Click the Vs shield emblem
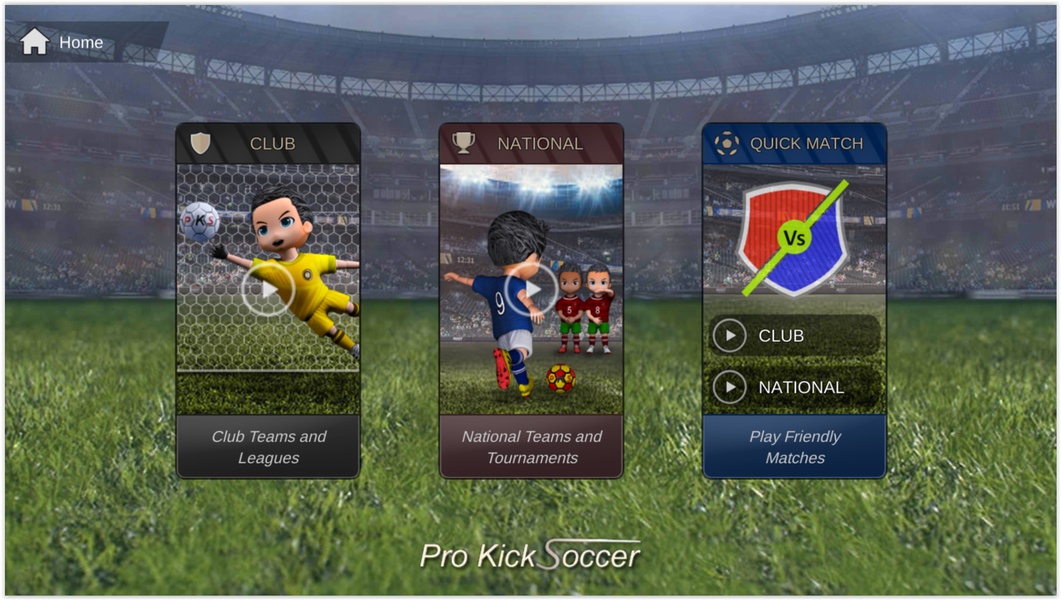 coord(794,238)
